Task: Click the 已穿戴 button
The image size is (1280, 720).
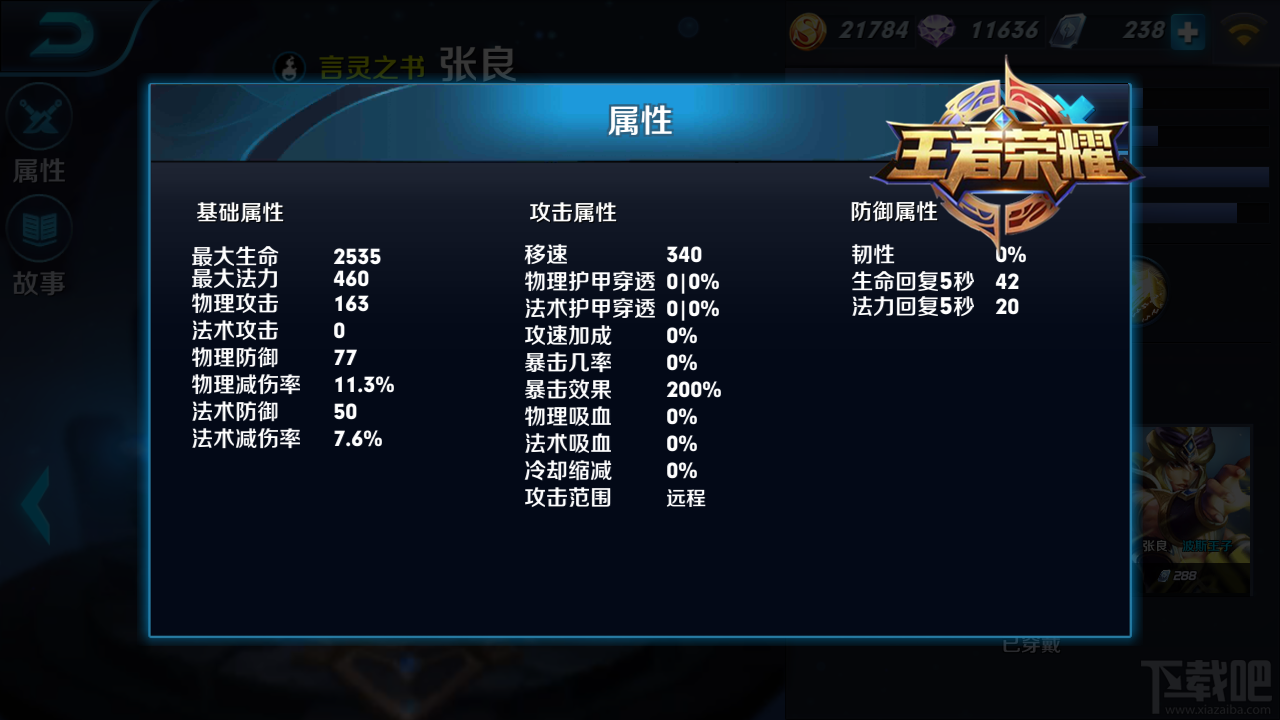Action: [x=1034, y=646]
